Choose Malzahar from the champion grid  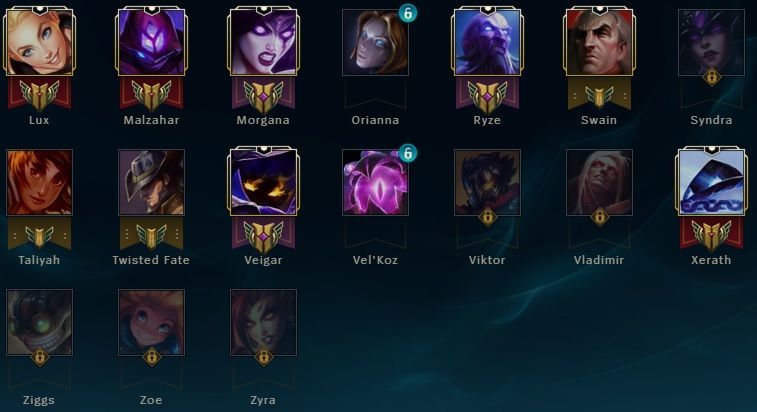pyautogui.click(x=151, y=43)
